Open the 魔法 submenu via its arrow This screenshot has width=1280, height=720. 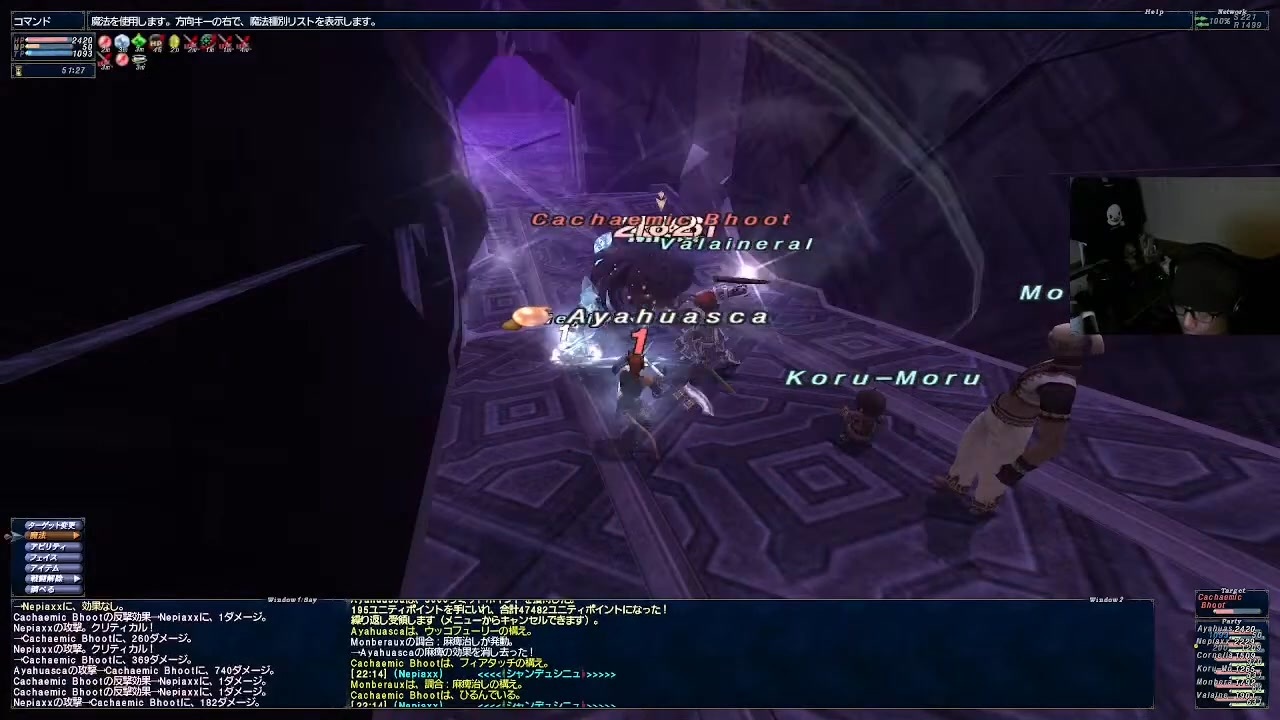pyautogui.click(x=76, y=535)
